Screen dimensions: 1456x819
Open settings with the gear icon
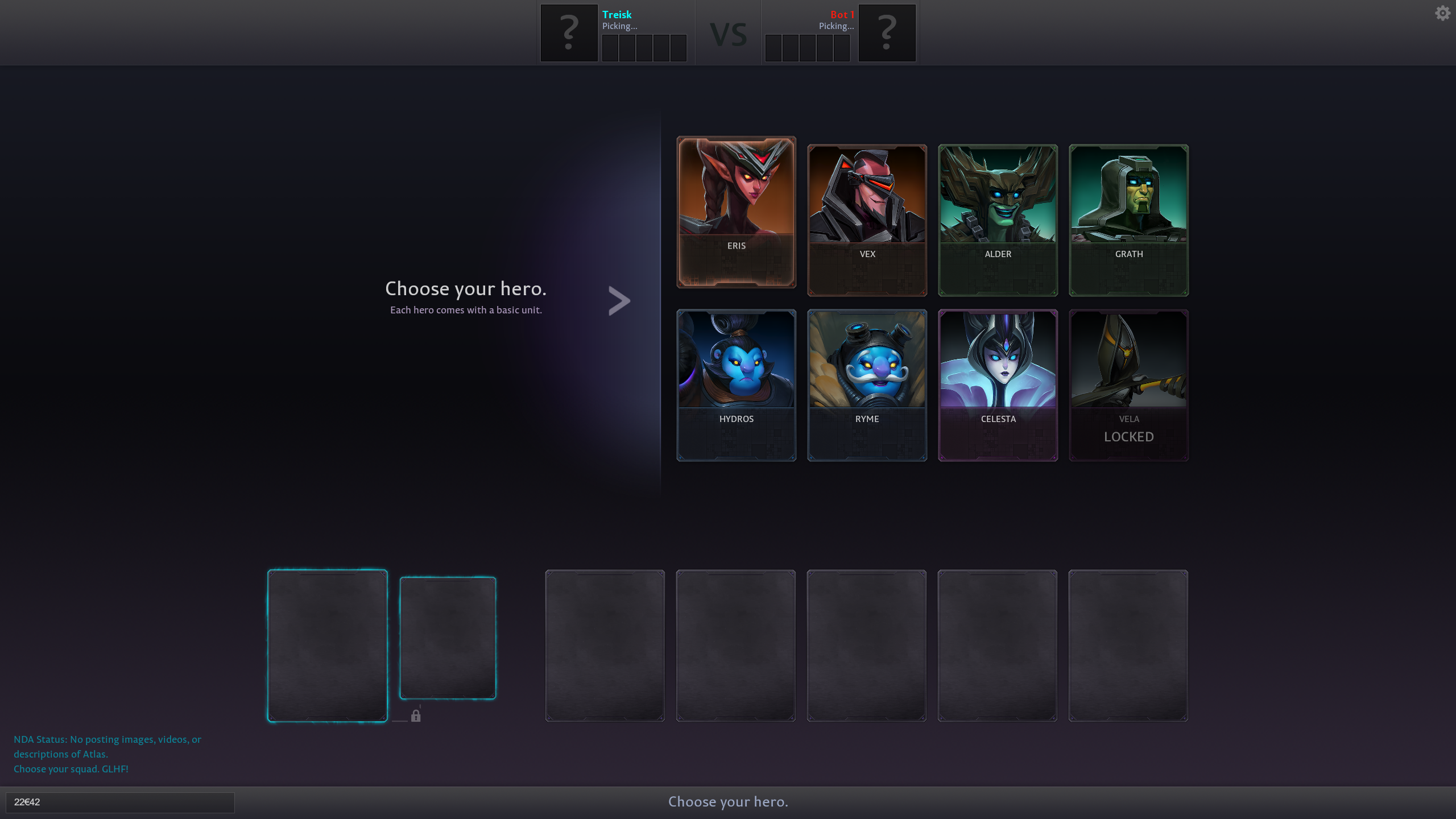tap(1442, 13)
